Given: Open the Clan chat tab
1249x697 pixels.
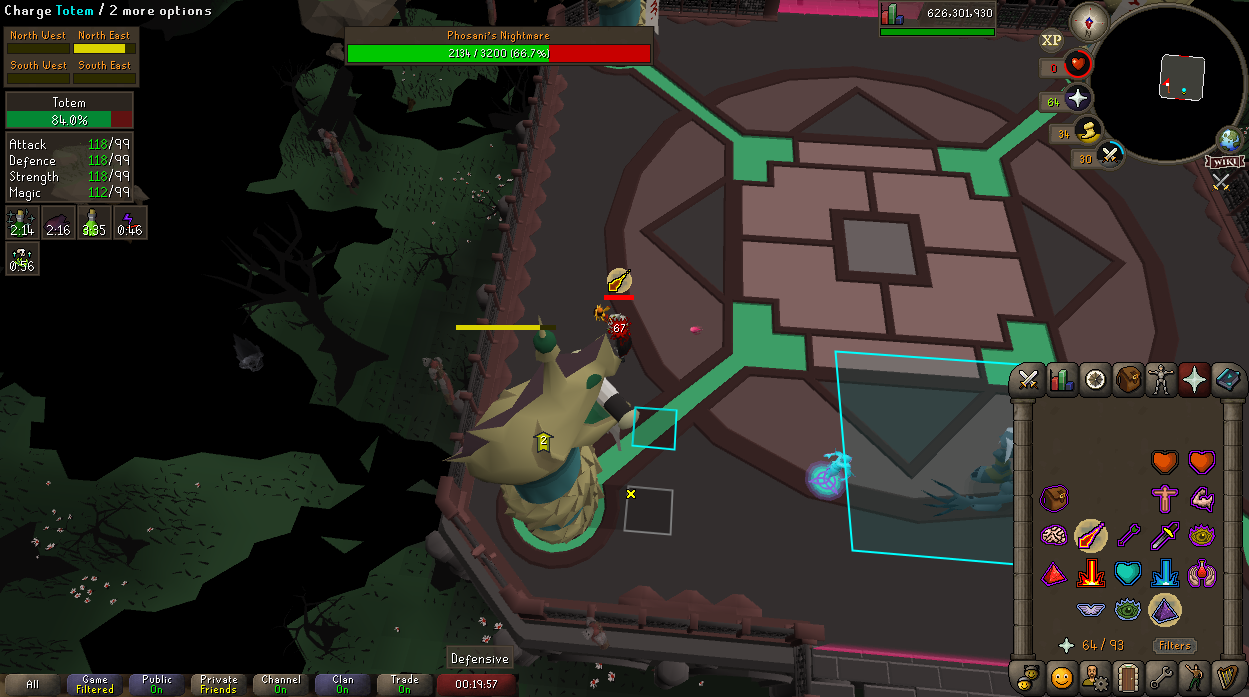Looking at the screenshot, I should click(342, 685).
